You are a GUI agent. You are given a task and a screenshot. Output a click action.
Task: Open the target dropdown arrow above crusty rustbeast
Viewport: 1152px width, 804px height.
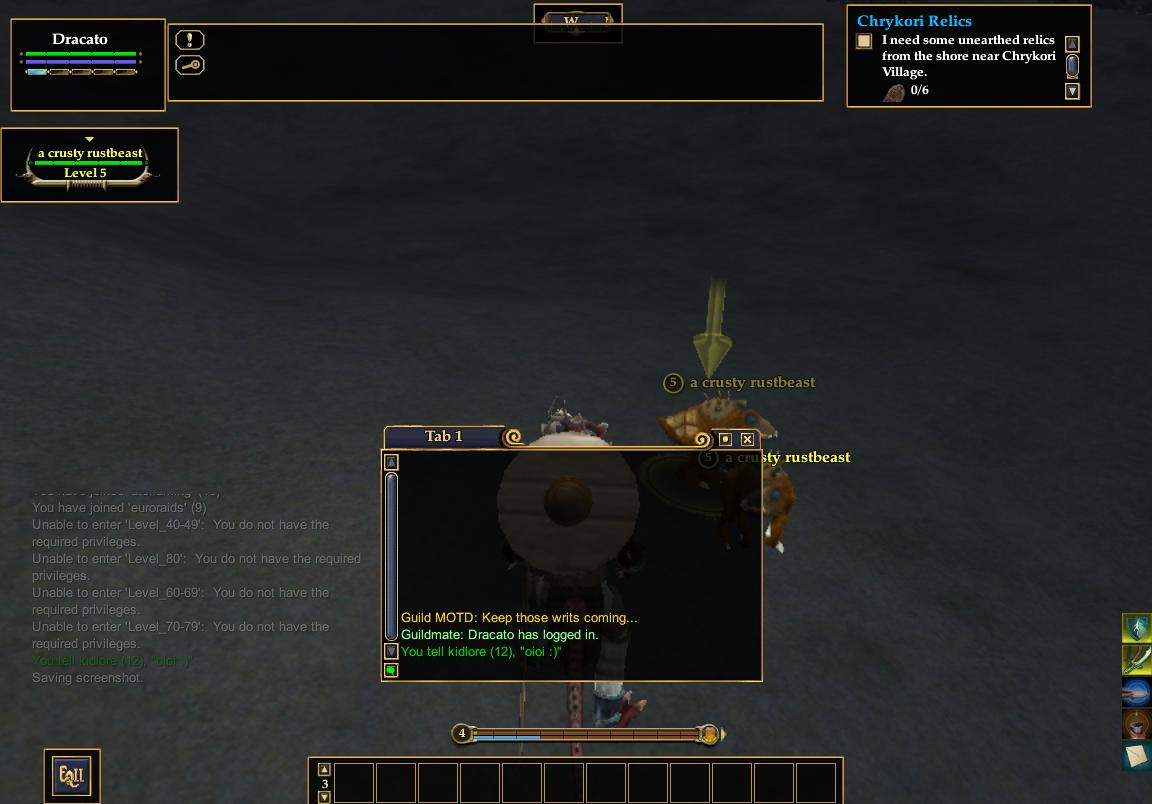click(x=89, y=139)
